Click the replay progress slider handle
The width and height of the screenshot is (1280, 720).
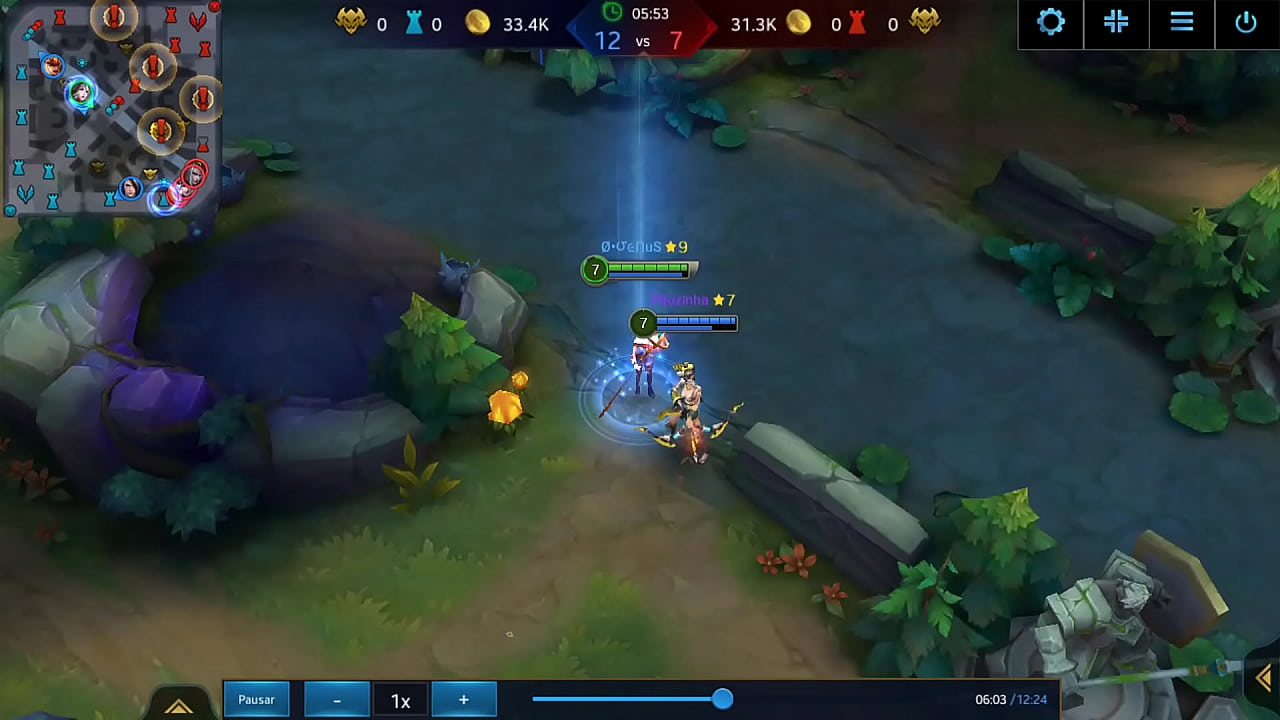(722, 699)
